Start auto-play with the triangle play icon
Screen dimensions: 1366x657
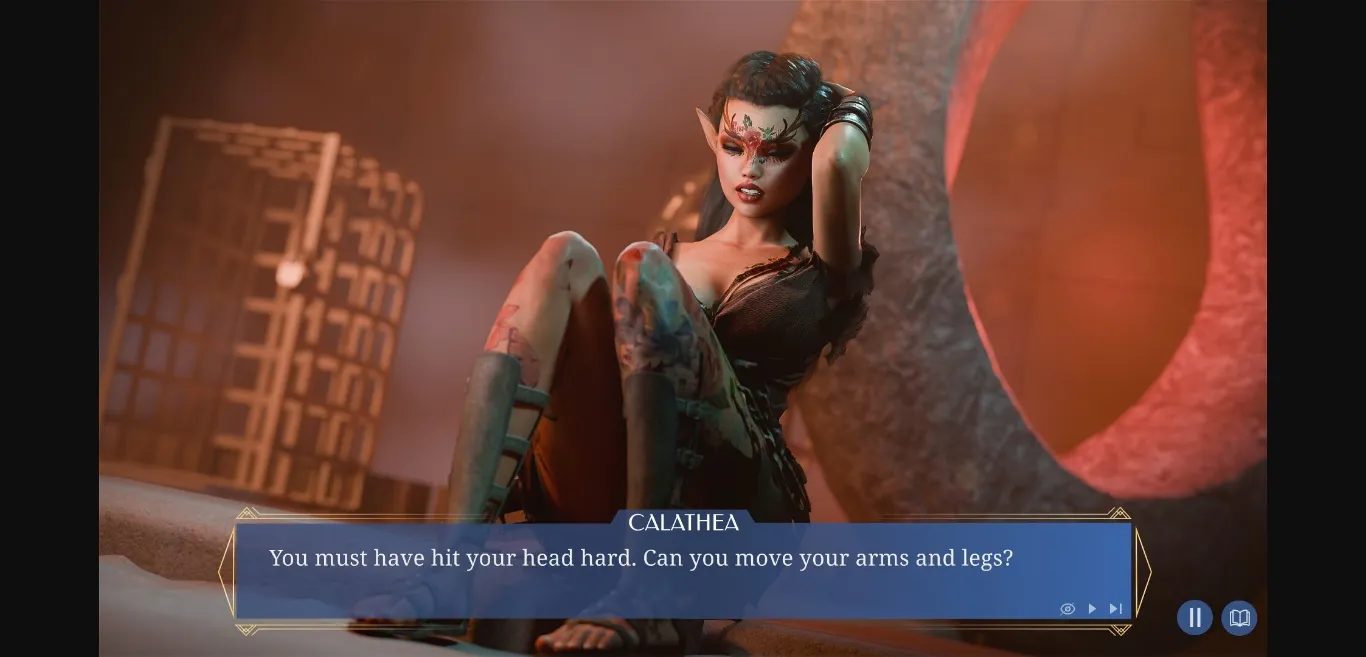tap(1092, 609)
